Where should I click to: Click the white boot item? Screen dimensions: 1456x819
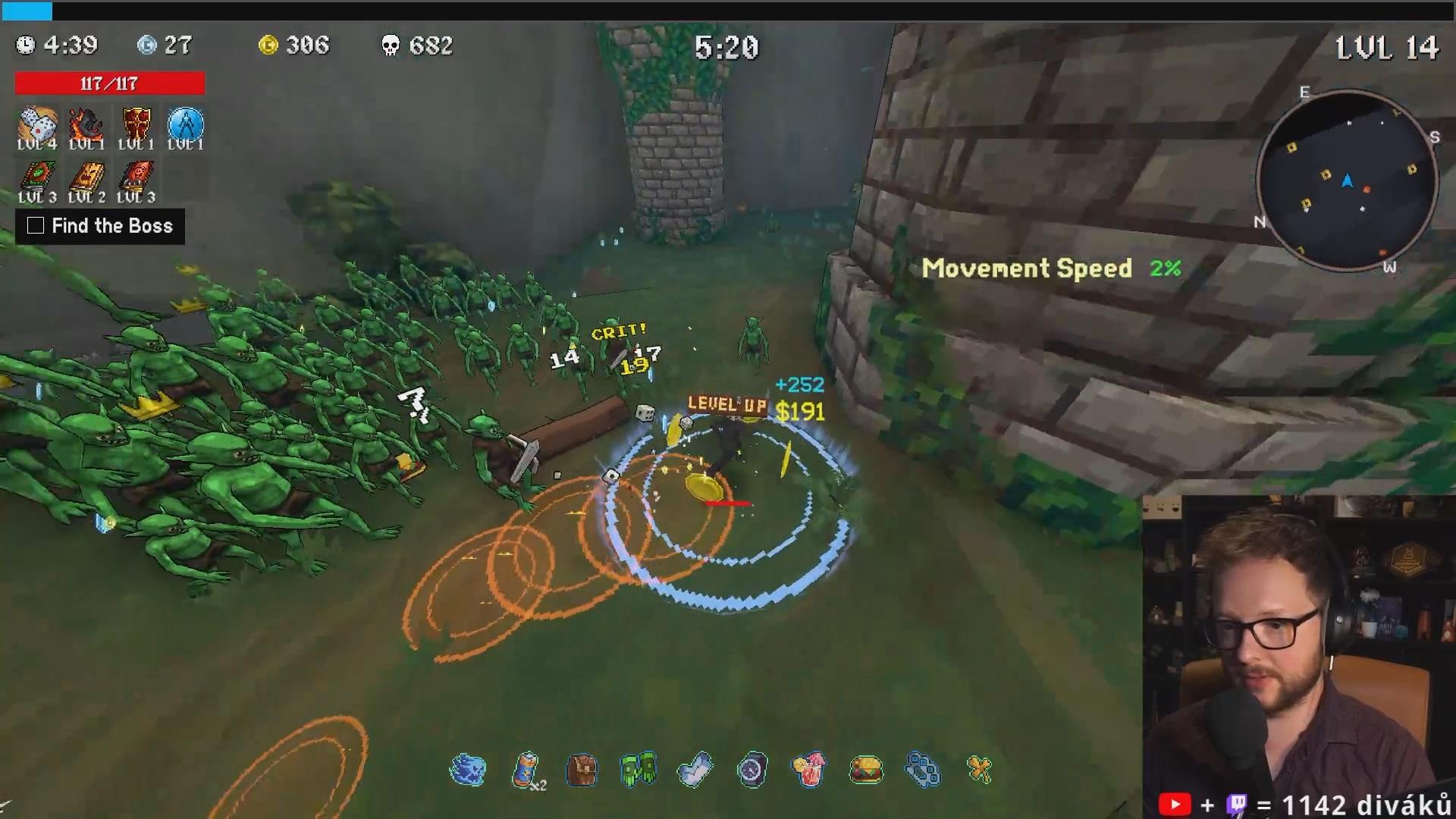[695, 770]
